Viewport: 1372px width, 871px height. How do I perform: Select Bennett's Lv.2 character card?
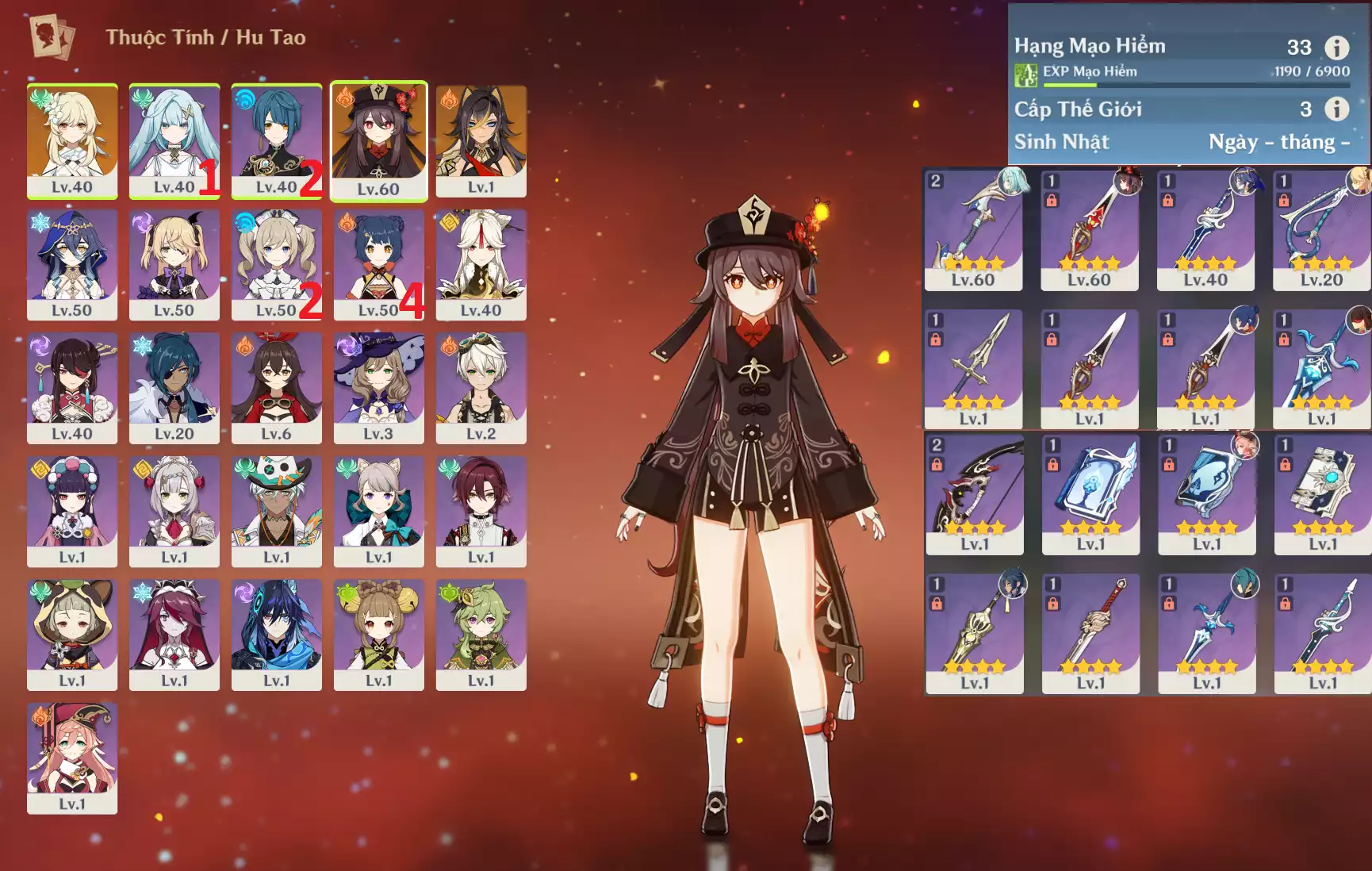481,387
